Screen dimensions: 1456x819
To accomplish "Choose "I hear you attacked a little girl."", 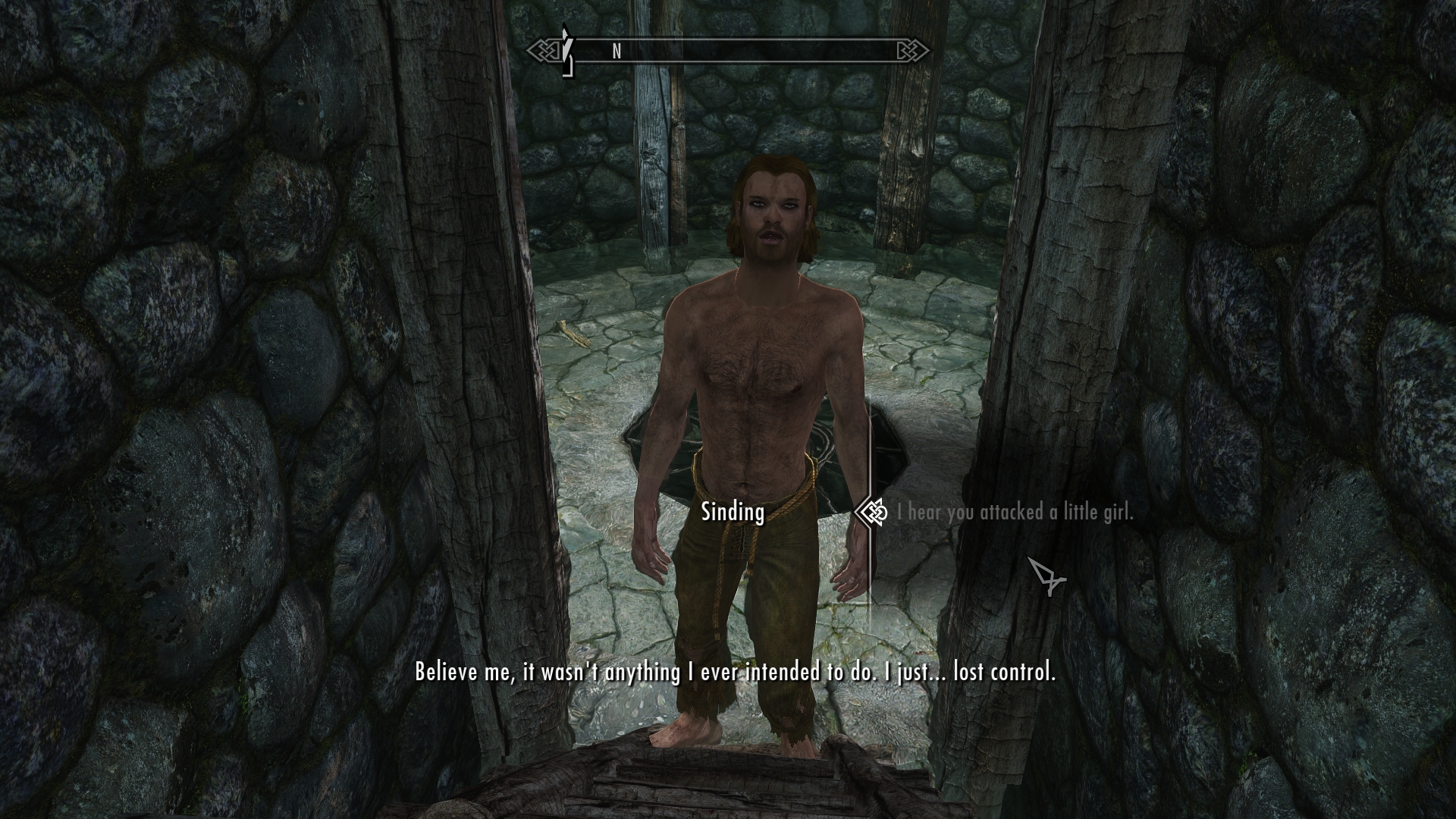I will (x=1015, y=513).
